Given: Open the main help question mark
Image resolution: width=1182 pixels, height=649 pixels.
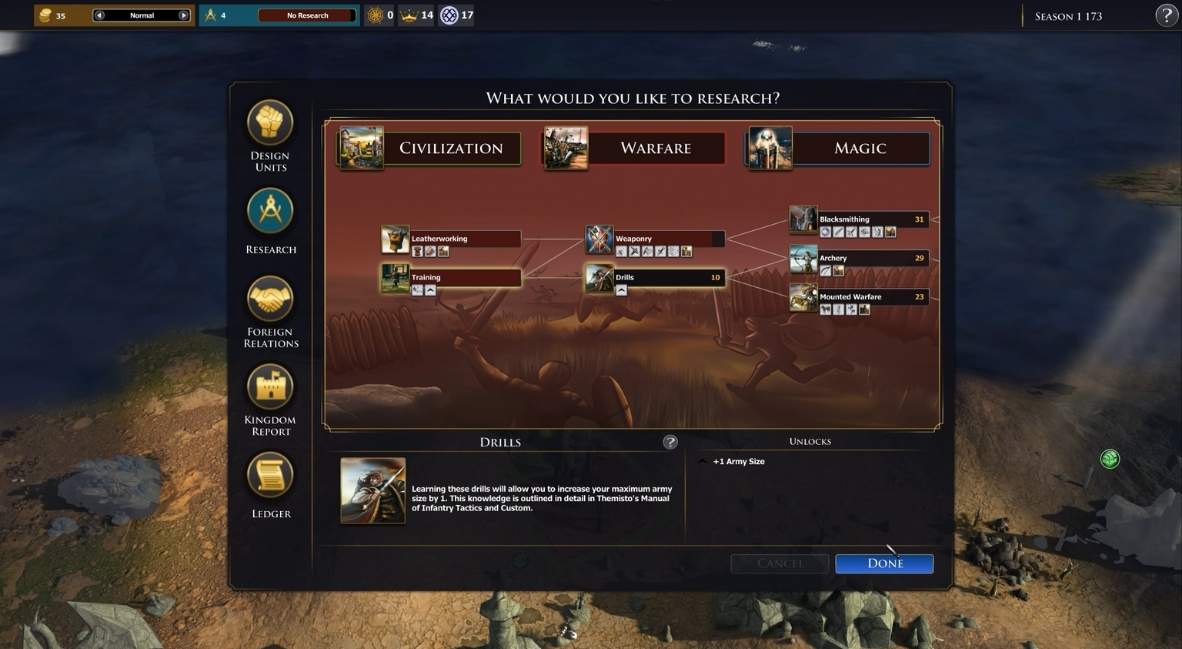Looking at the screenshot, I should click(1166, 15).
